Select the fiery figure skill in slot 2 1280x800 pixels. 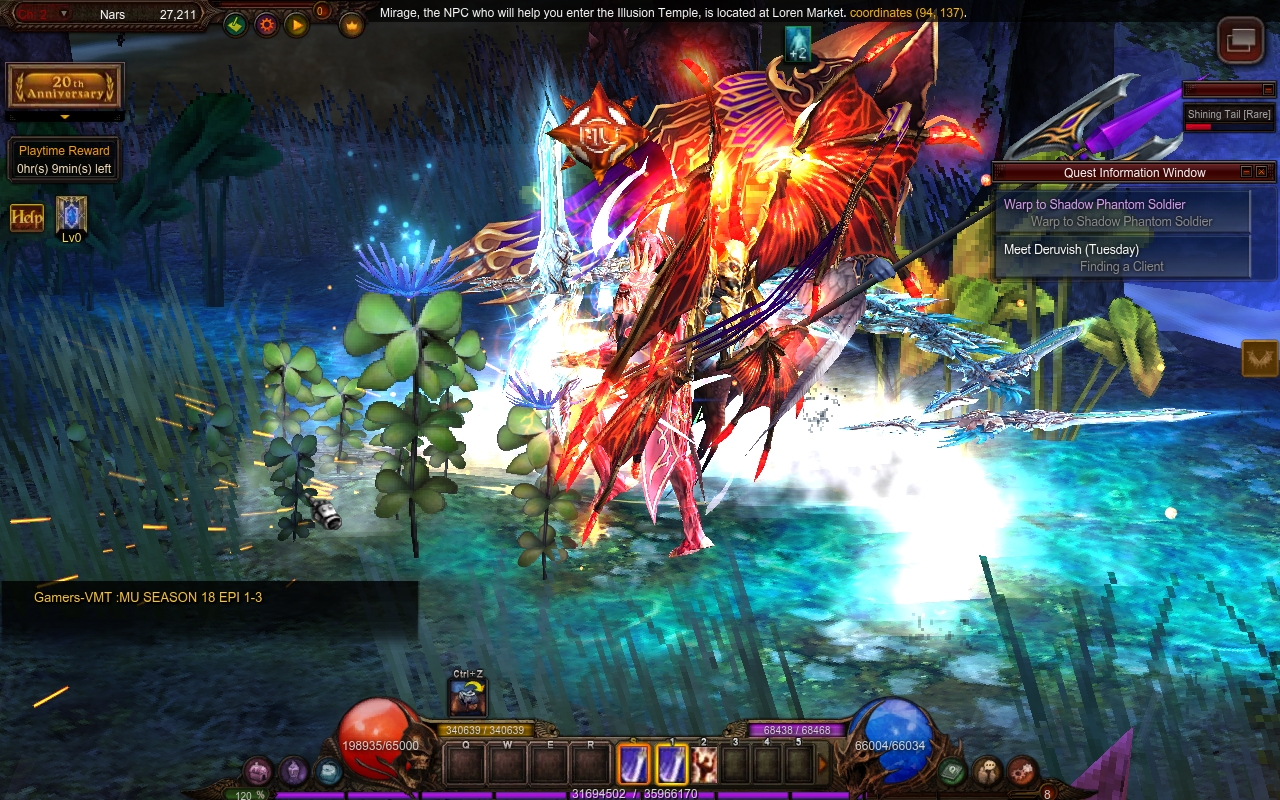(x=704, y=765)
